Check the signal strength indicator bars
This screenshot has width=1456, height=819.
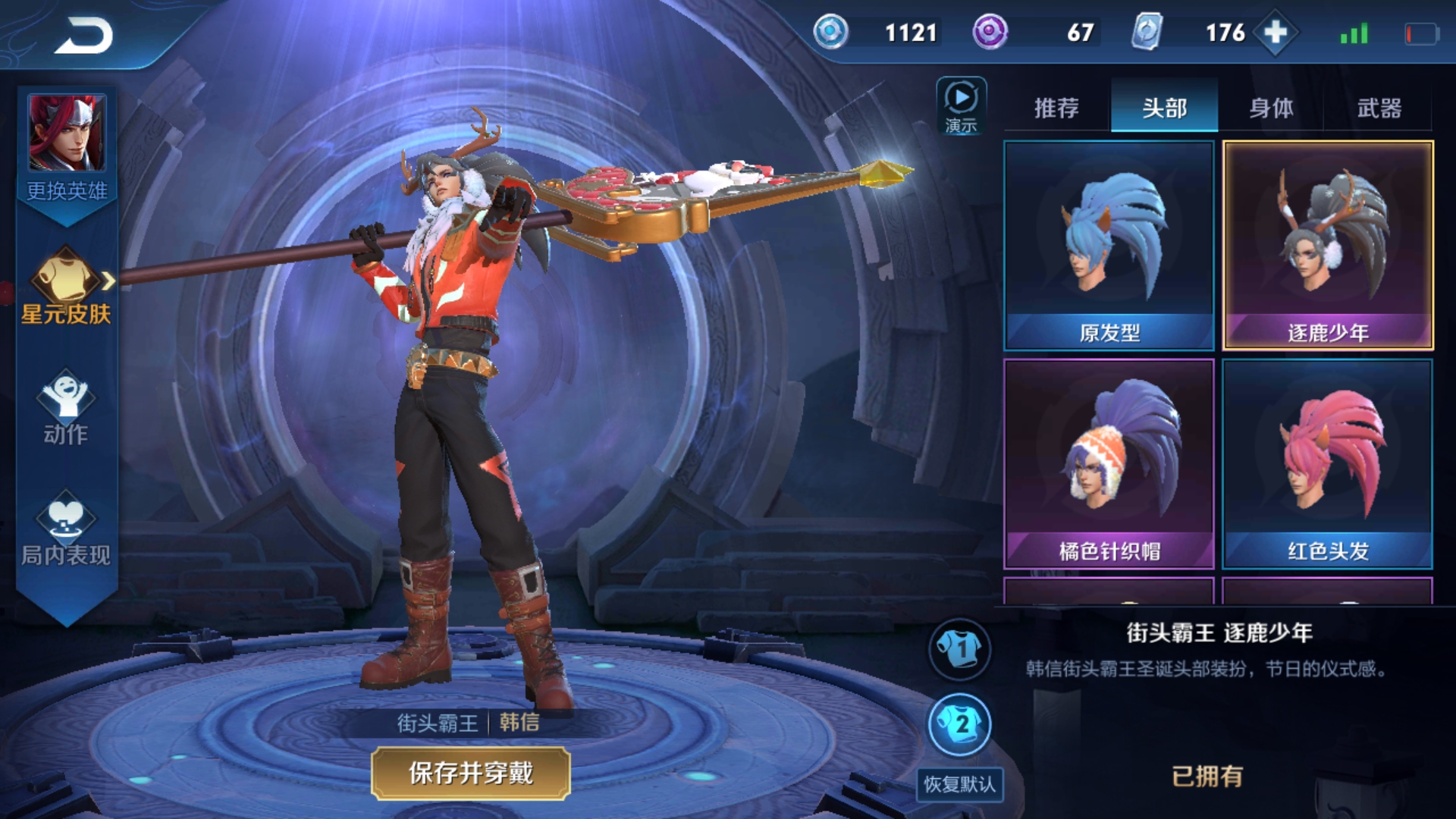tap(1356, 32)
